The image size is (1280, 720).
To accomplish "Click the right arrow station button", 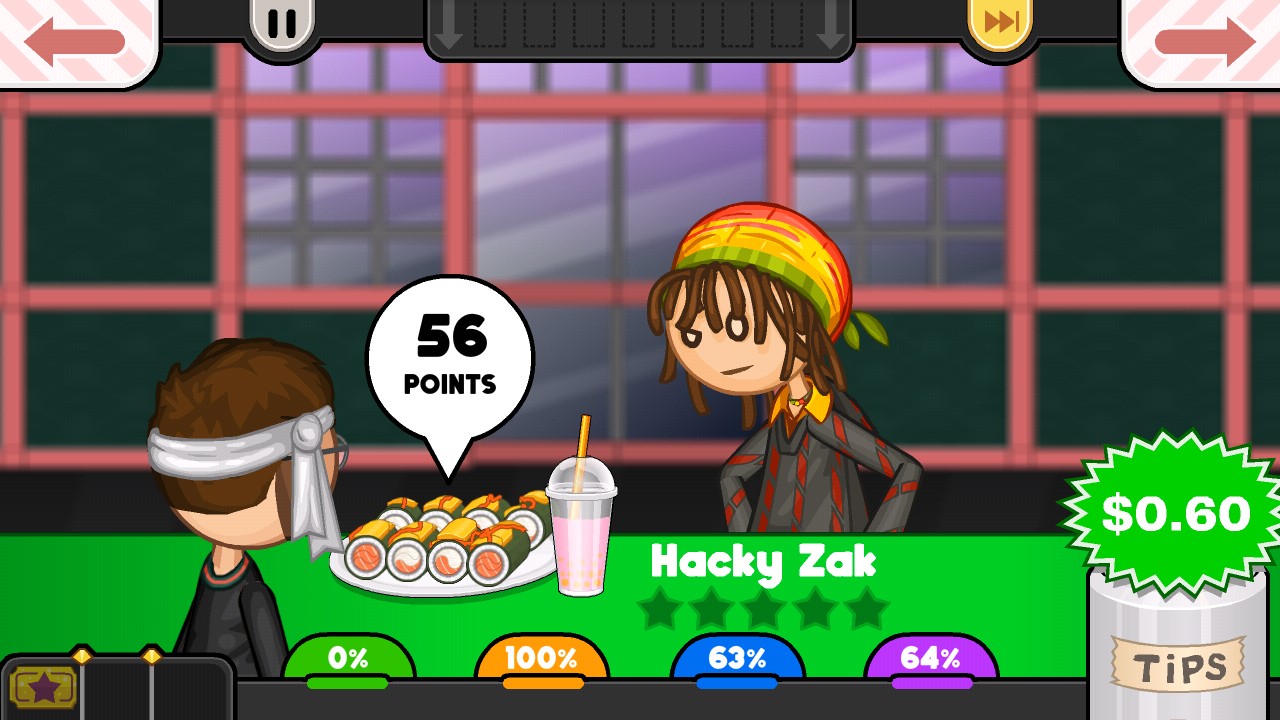I will 1204,40.
